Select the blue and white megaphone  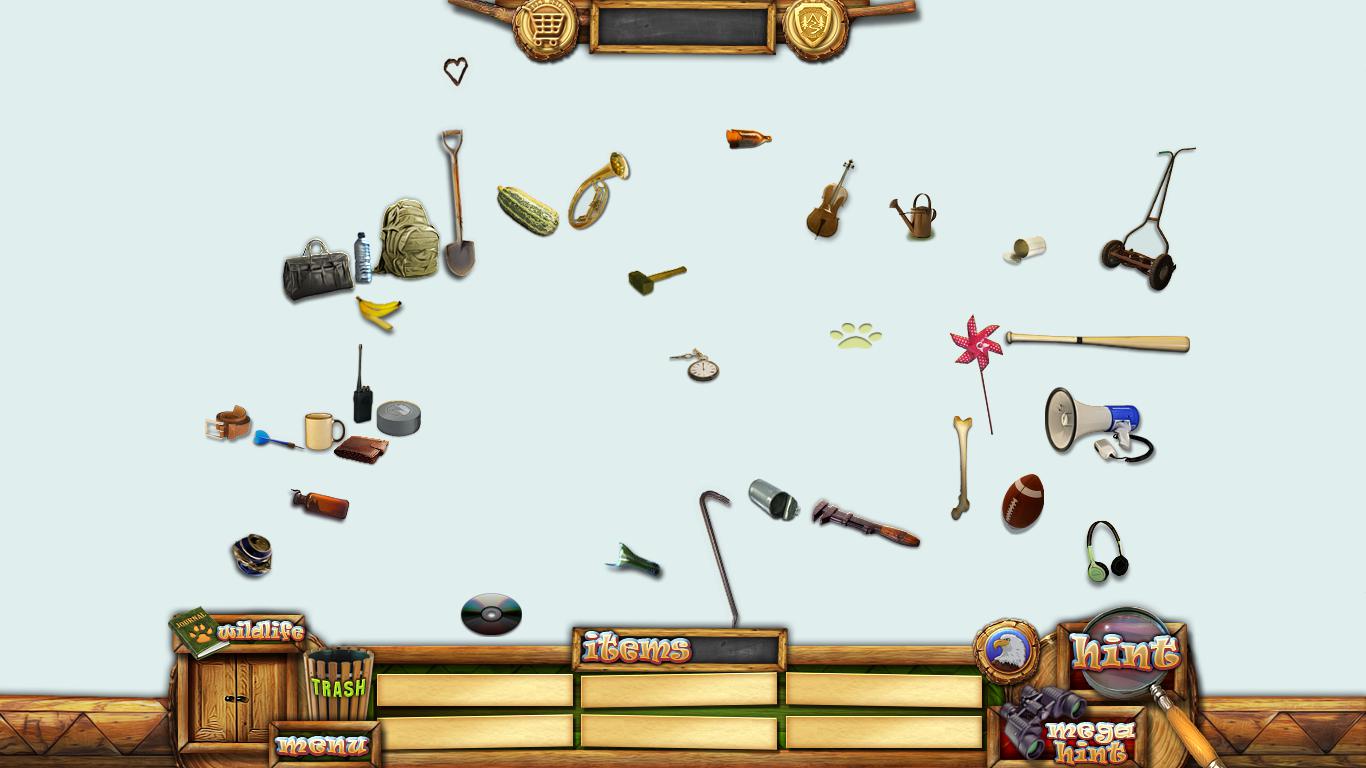pos(1092,419)
